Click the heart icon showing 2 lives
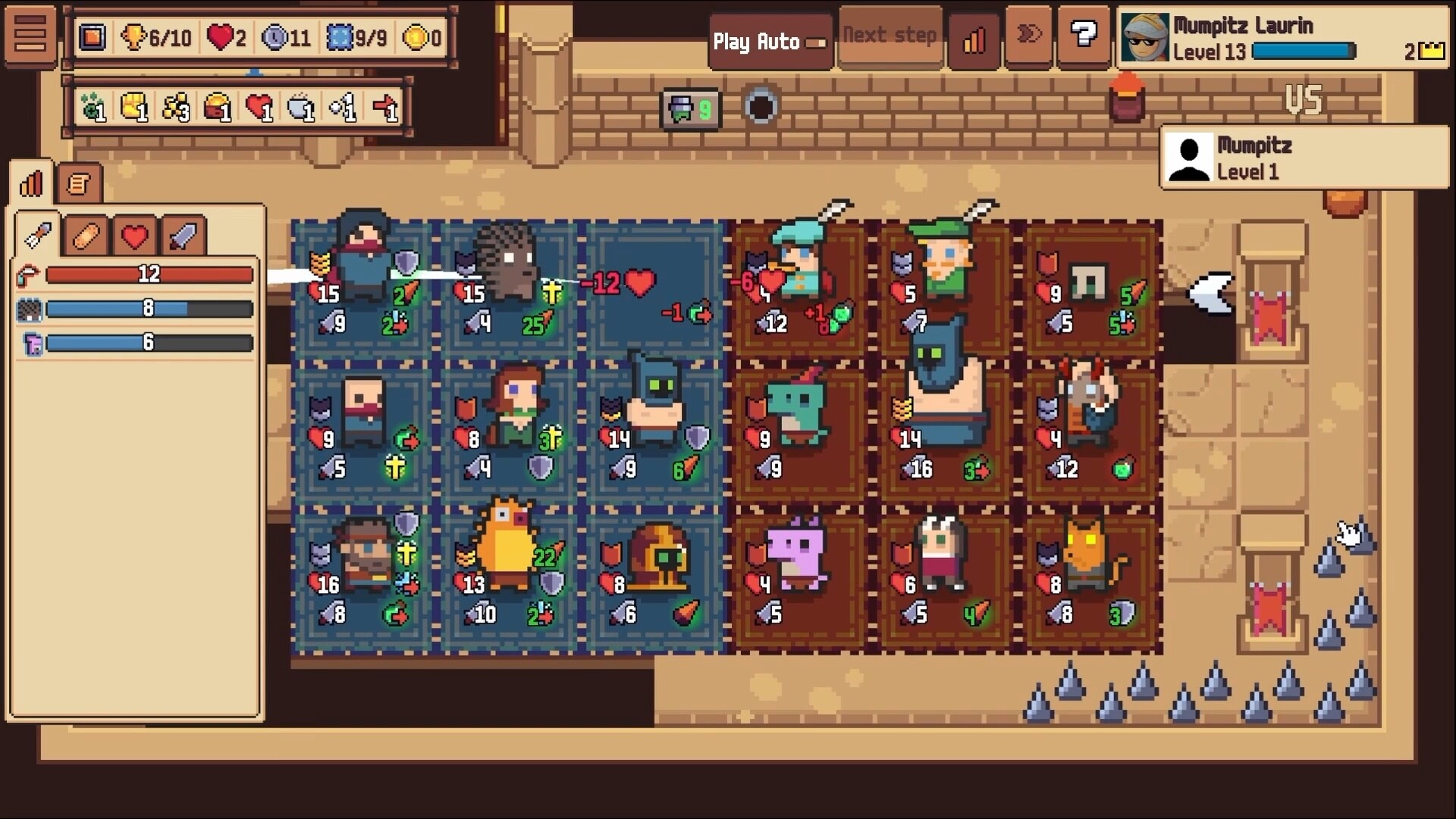Image resolution: width=1456 pixels, height=819 pixels. 221,36
